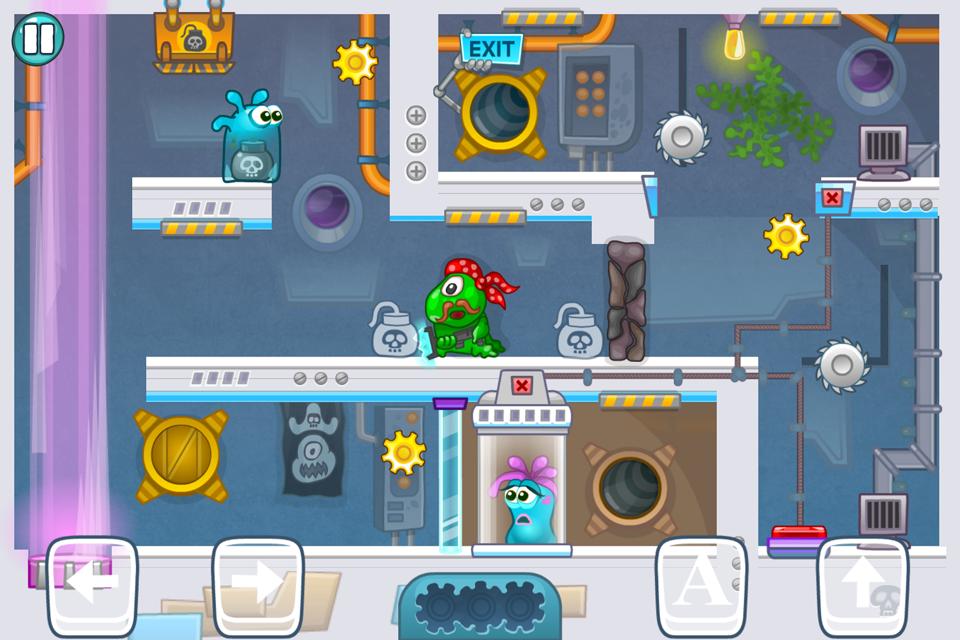Hit the up arrow jump button
The width and height of the screenshot is (960, 640).
(862, 586)
